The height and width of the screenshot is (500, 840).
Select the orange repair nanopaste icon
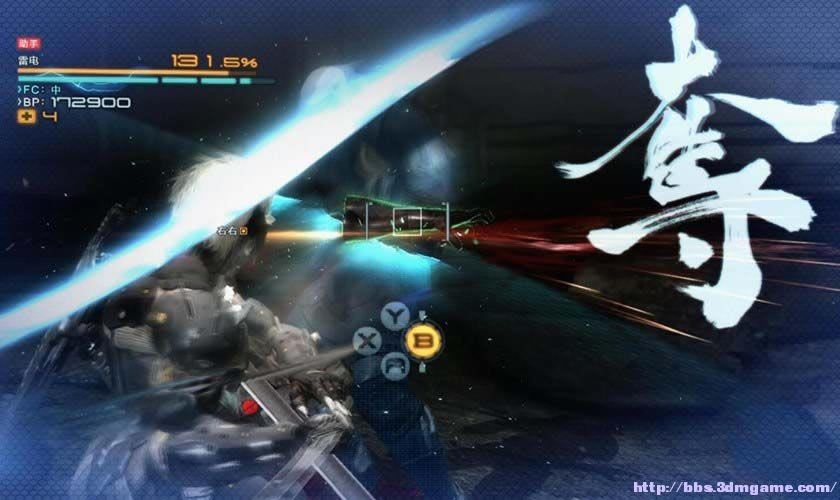click(27, 117)
